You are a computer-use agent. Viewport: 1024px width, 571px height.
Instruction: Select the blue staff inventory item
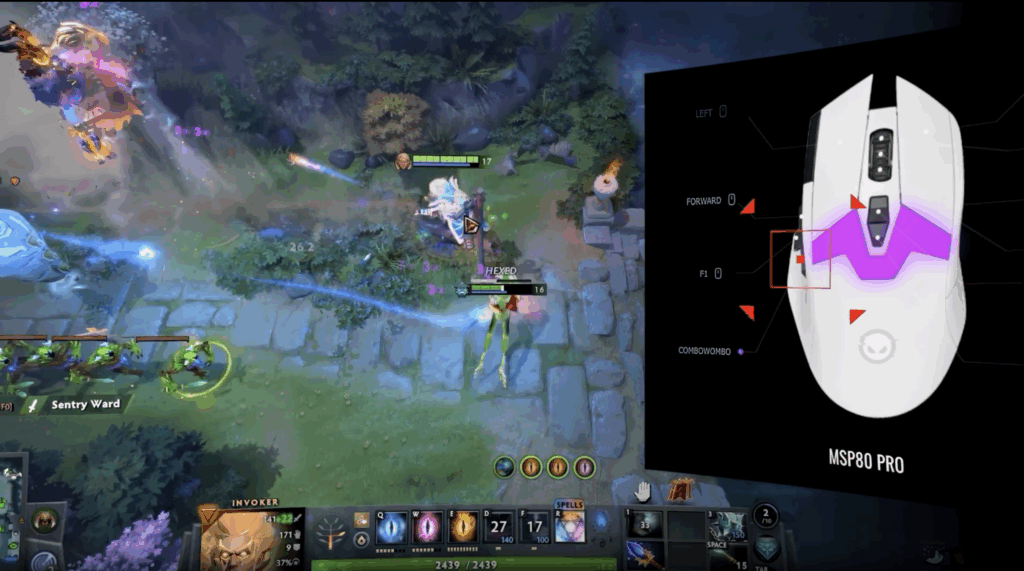click(x=643, y=555)
